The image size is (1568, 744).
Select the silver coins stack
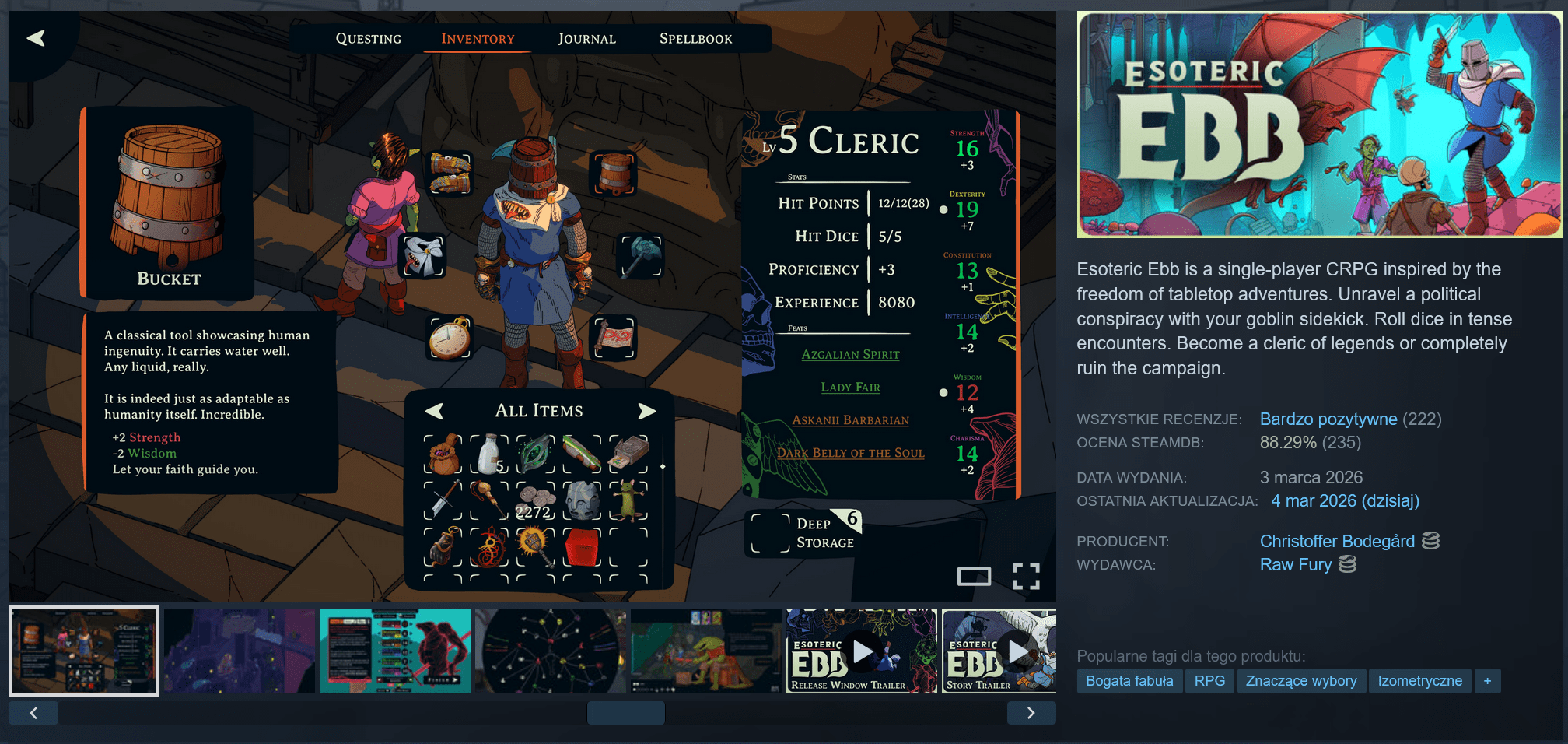tap(535, 500)
